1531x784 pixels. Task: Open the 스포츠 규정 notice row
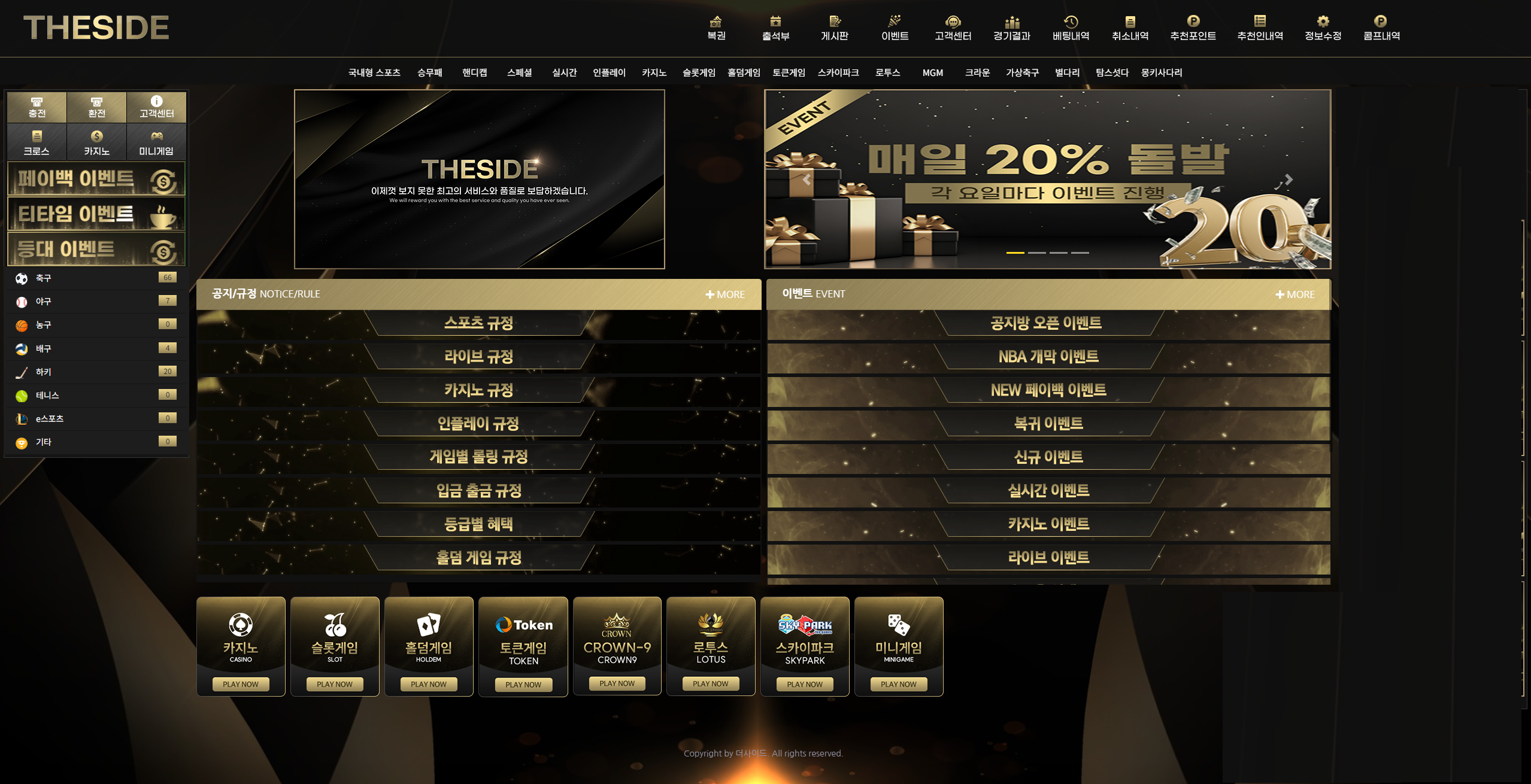[x=478, y=324]
